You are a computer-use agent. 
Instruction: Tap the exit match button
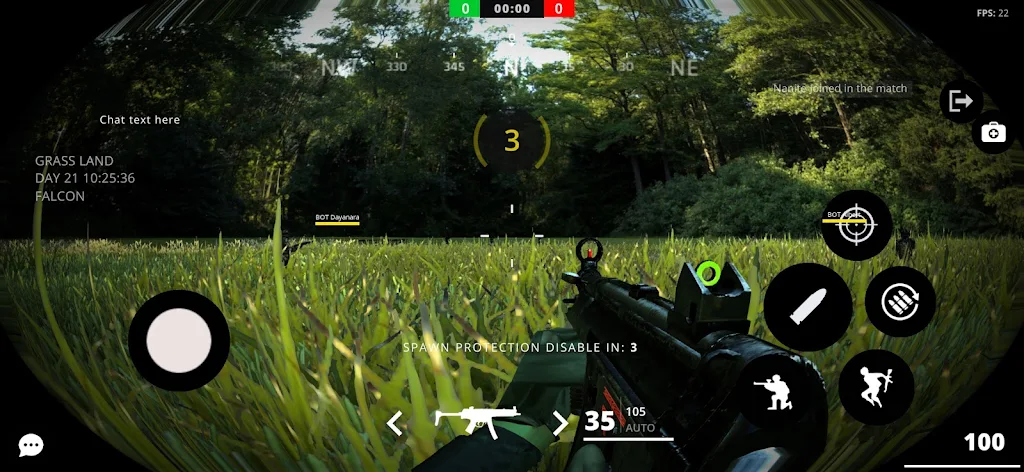tap(961, 101)
